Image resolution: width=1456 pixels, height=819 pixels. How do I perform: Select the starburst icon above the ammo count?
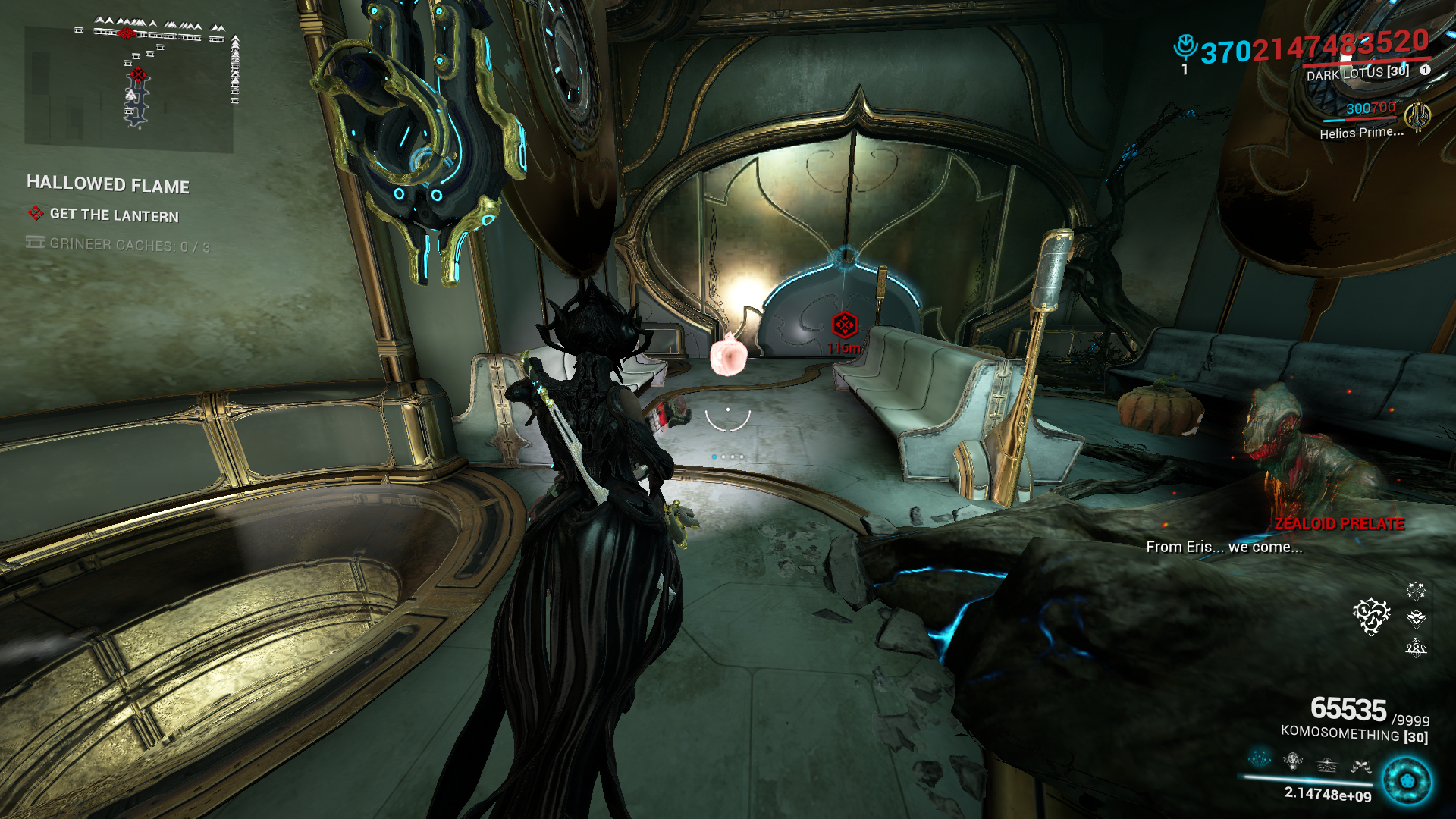point(1416,590)
